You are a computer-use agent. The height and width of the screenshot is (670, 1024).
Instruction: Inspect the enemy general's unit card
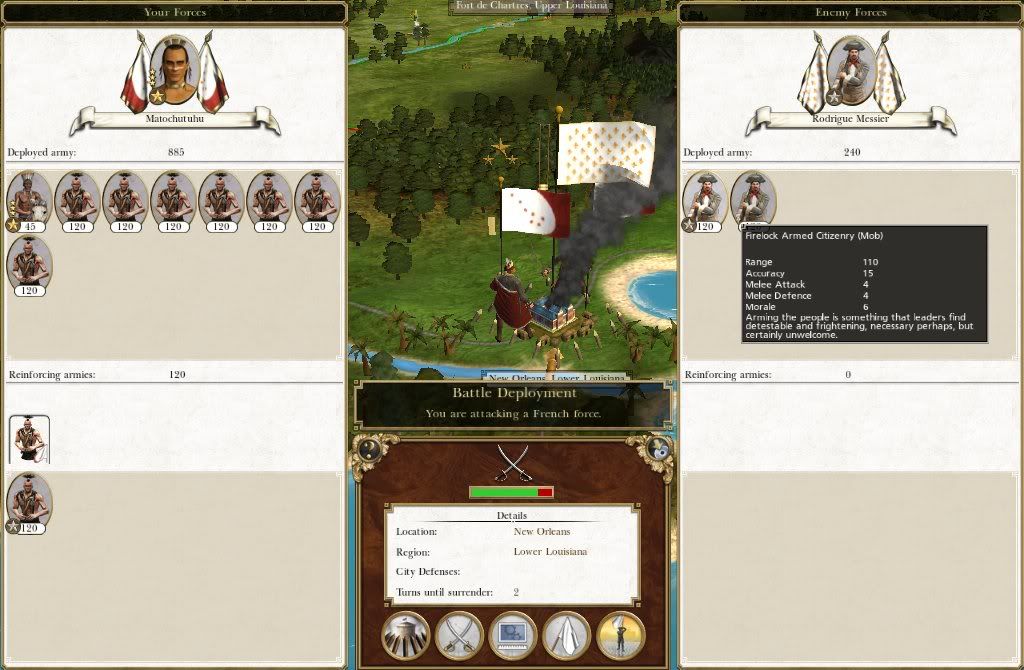click(706, 200)
